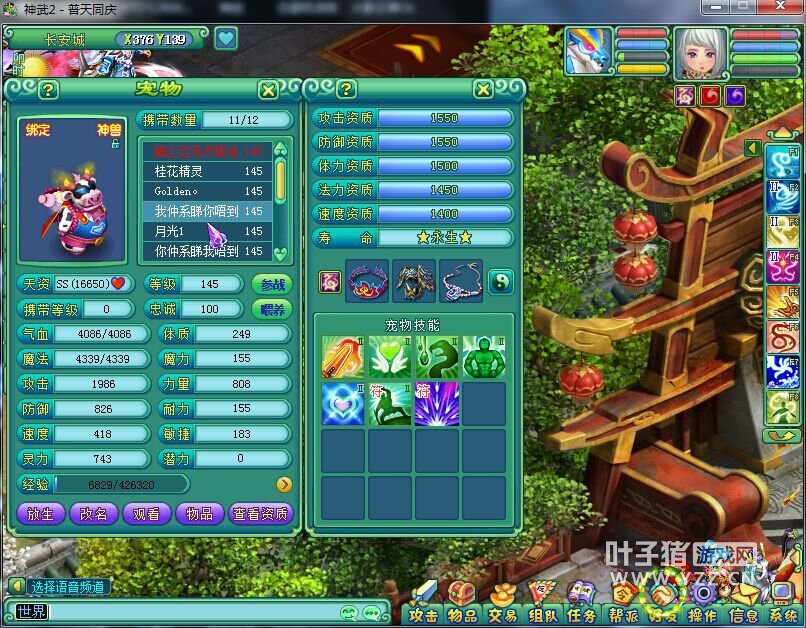This screenshot has height=628, width=806.
Task: Click the 参战 (join battle) button
Action: (272, 284)
